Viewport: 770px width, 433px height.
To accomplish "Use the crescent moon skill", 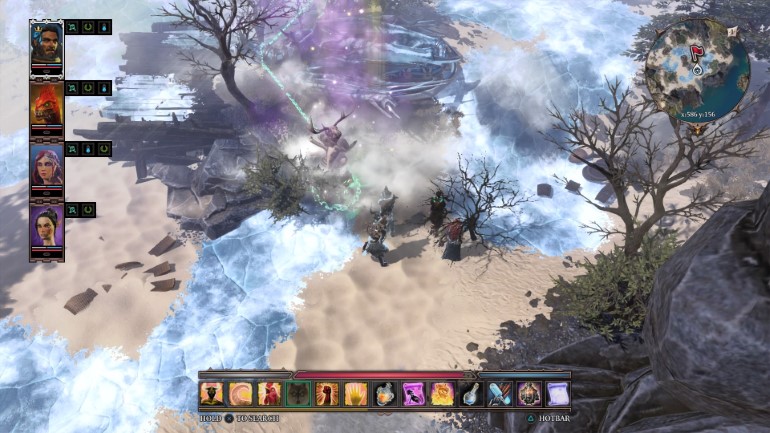I will 241,394.
